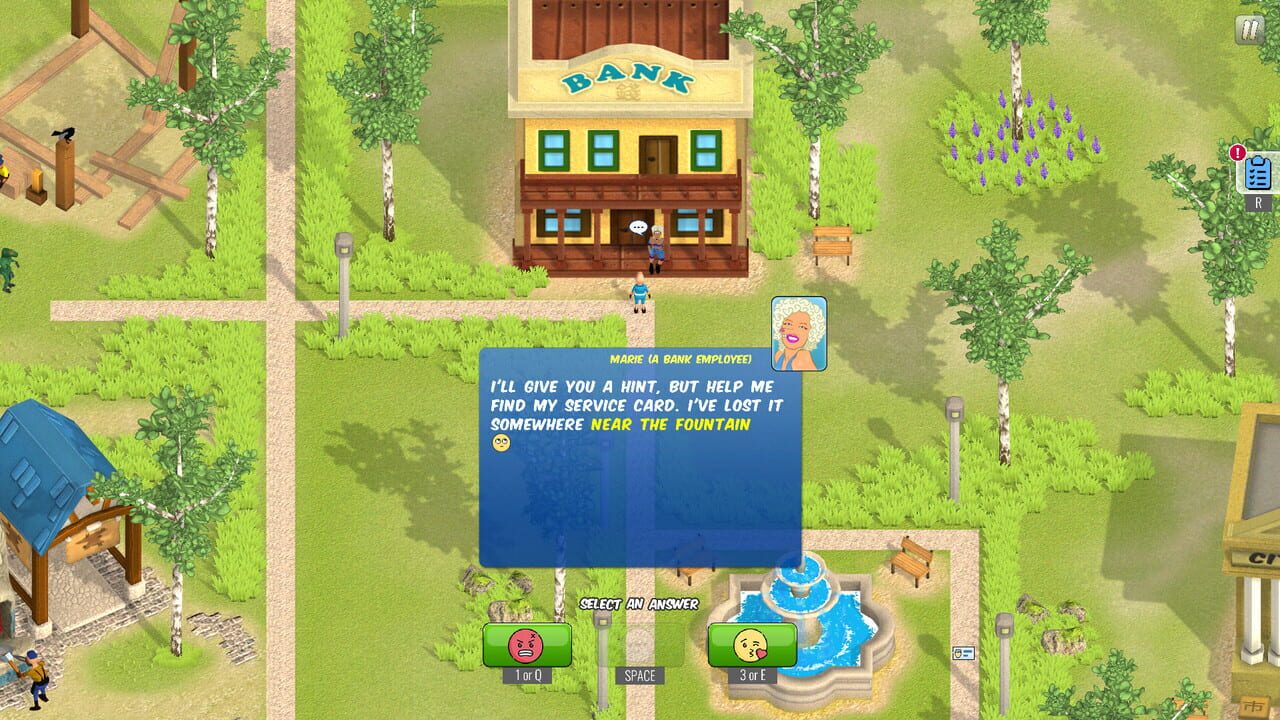
Task: Click the red exclamation notification badge
Action: (x=1238, y=152)
